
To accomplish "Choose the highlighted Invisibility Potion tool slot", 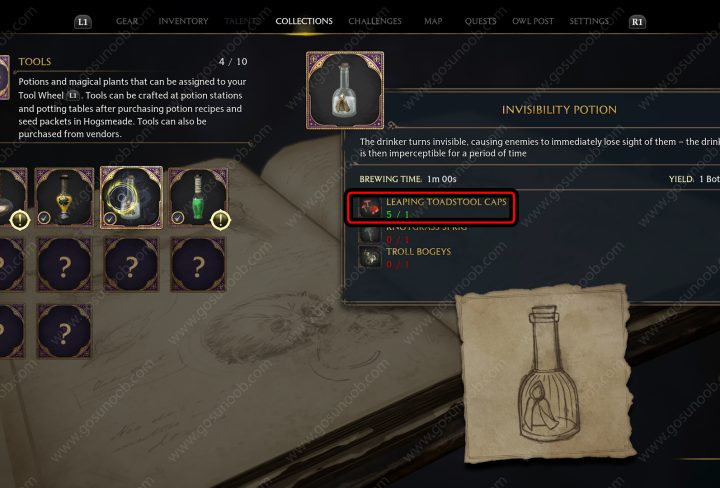I will pos(131,197).
